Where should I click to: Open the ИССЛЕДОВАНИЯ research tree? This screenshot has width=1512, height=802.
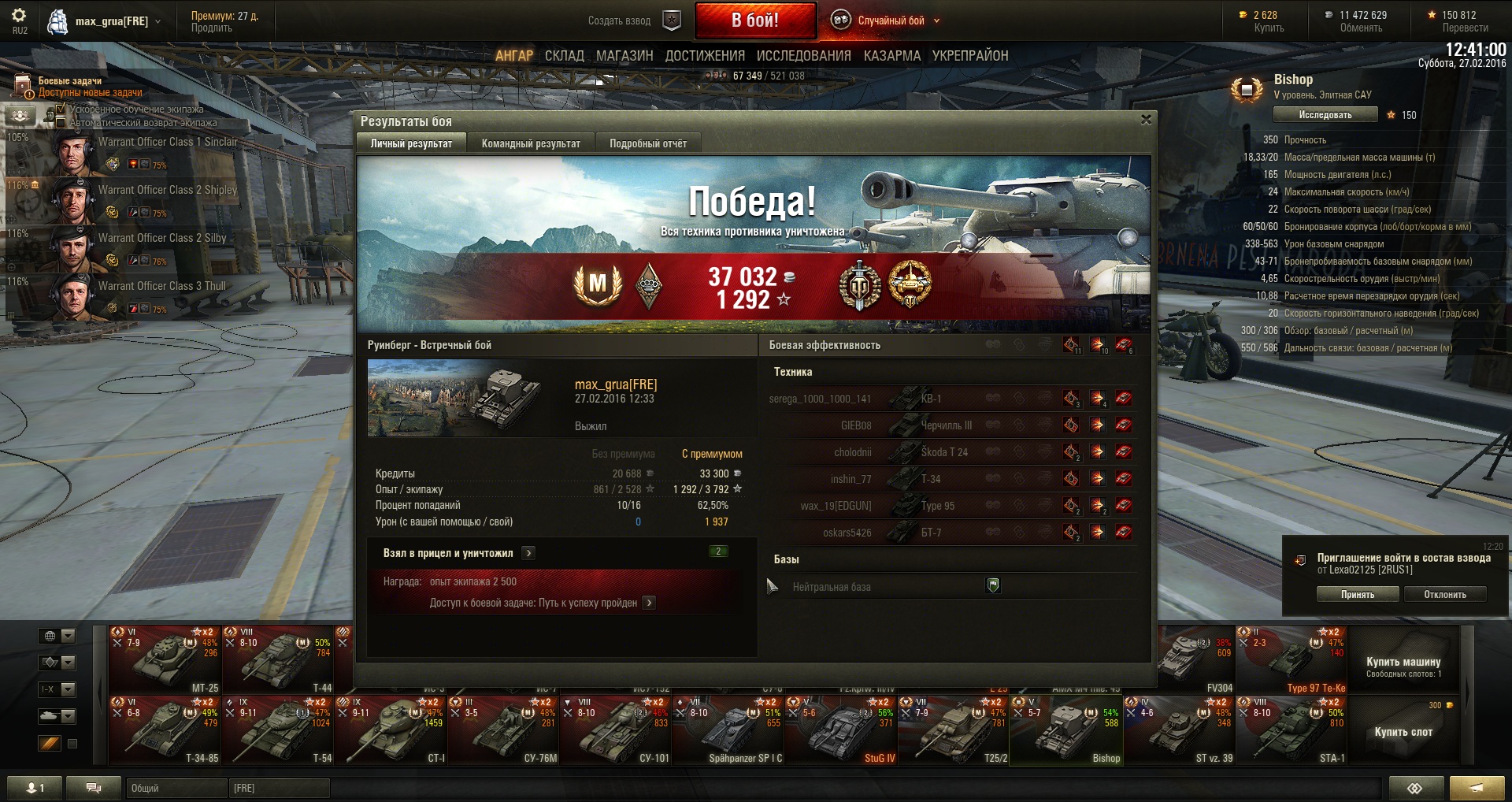pos(803,56)
